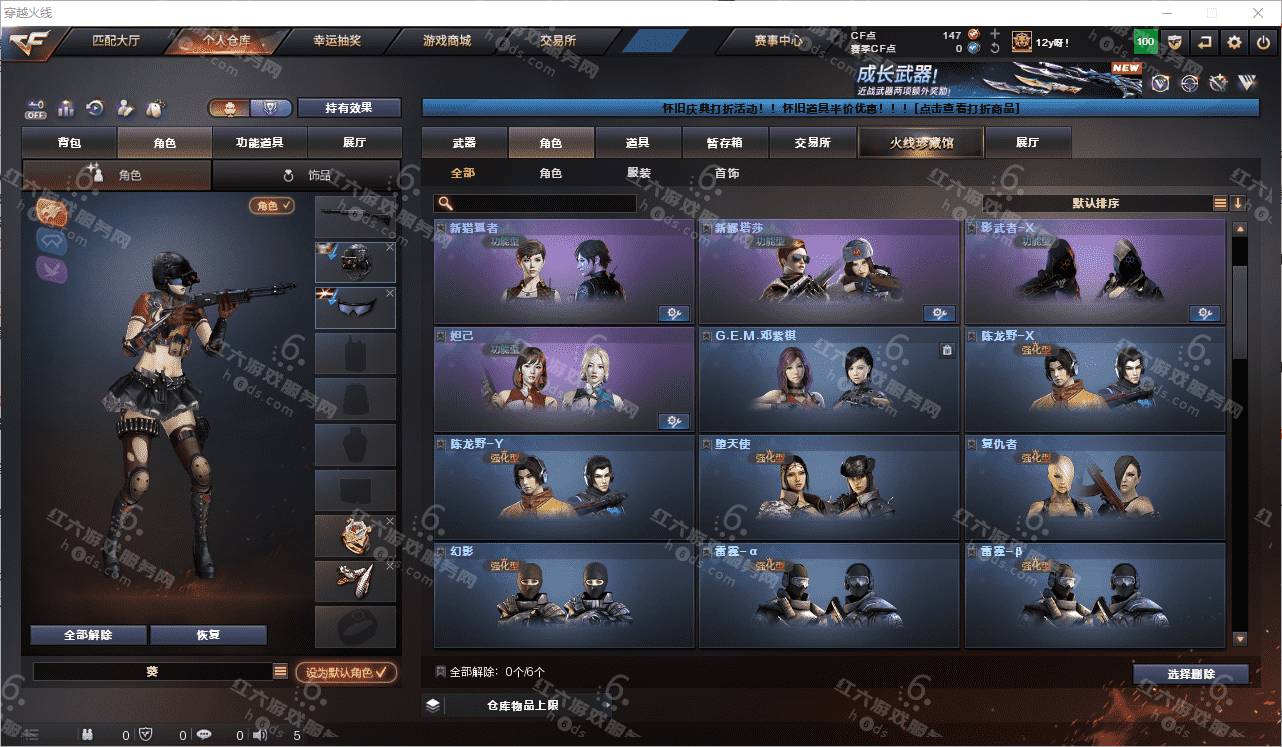
Task: Switch to the 火线珍藏馆 tab
Action: (921, 143)
